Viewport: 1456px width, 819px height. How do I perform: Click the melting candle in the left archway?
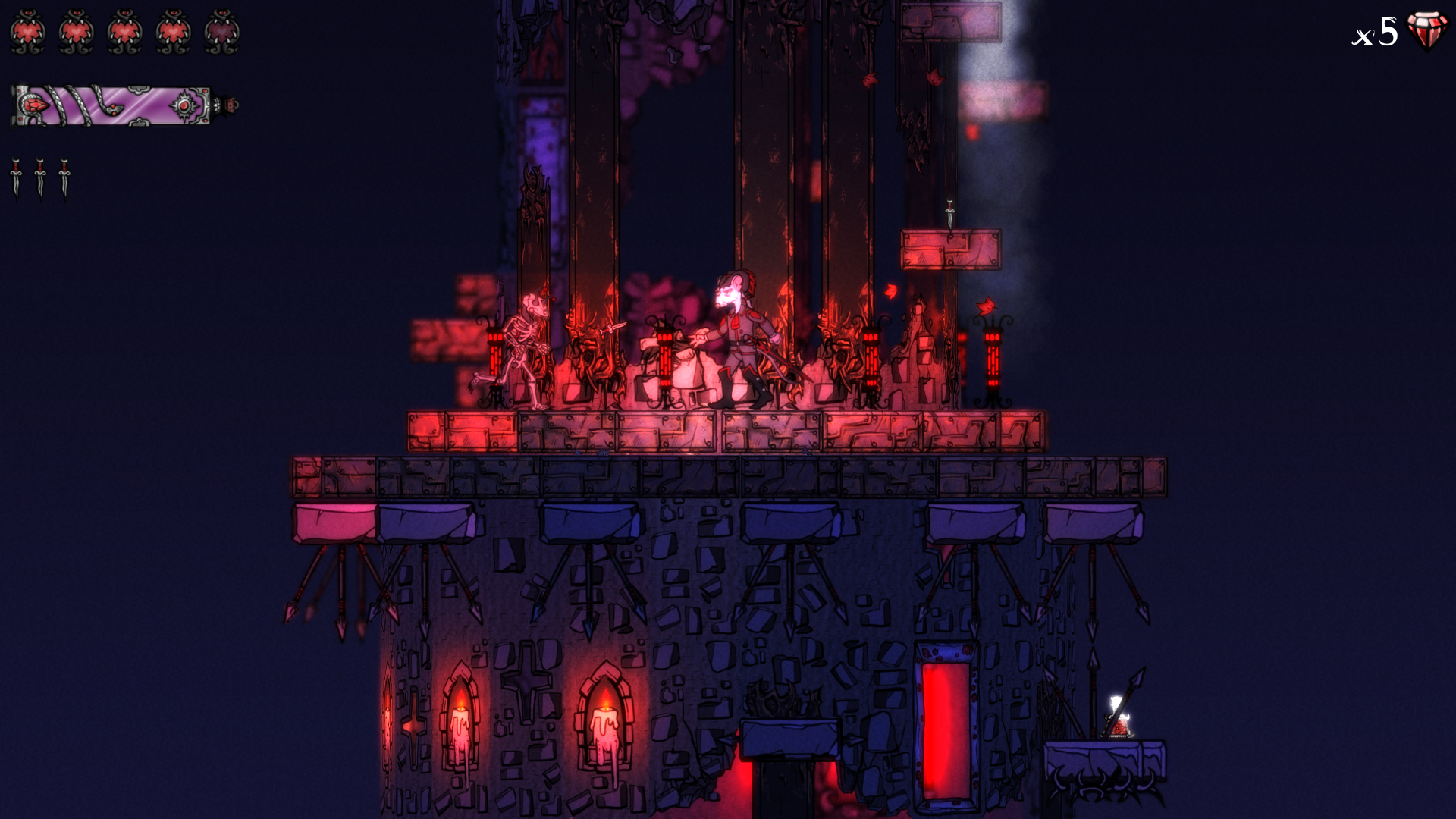460,724
